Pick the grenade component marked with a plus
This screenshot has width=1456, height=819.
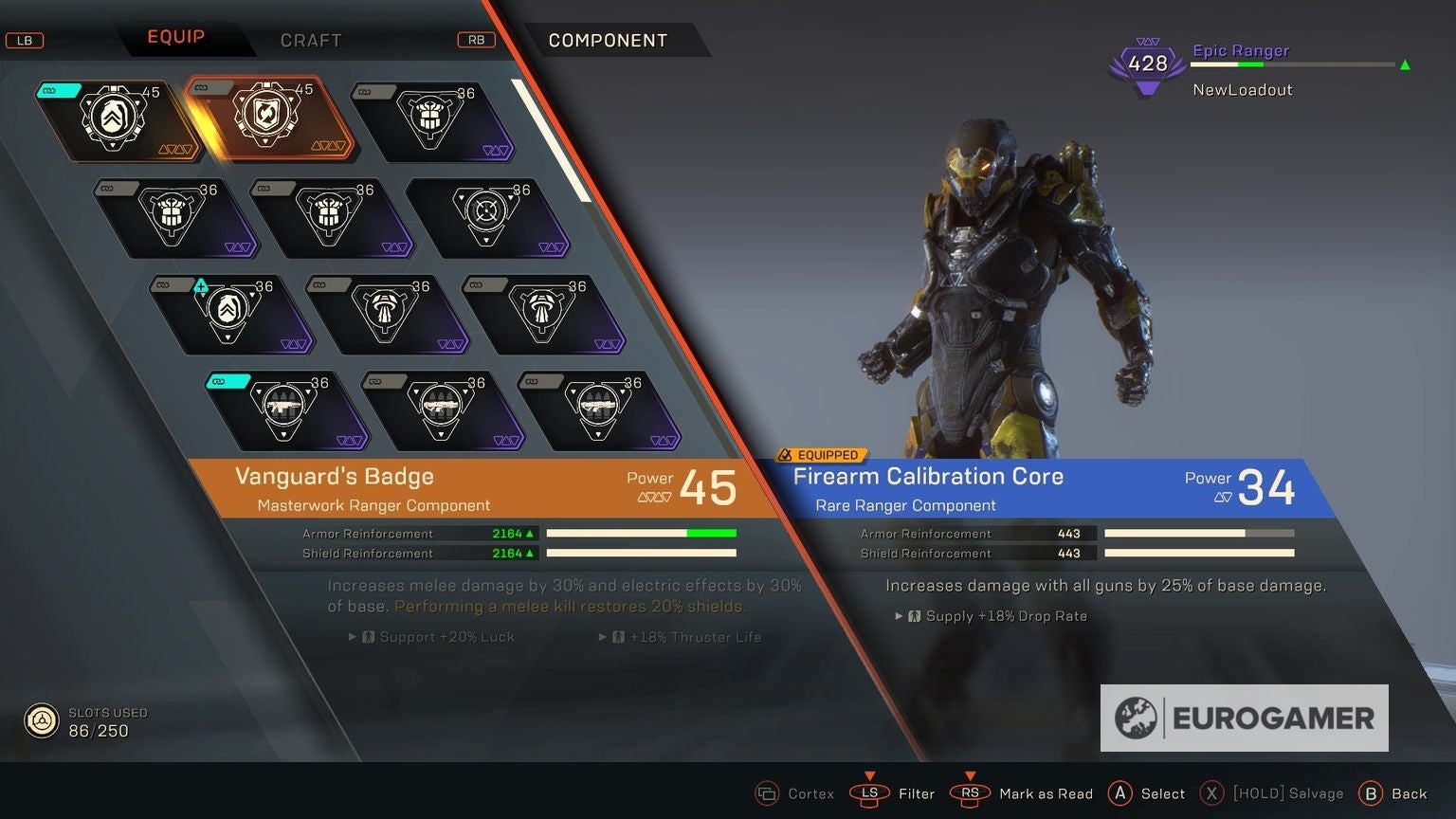[228, 314]
